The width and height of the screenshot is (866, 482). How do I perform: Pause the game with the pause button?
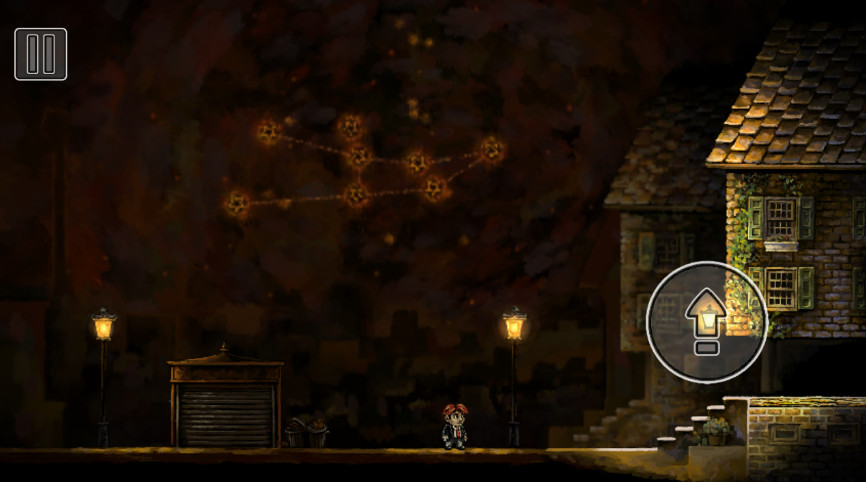[x=41, y=54]
